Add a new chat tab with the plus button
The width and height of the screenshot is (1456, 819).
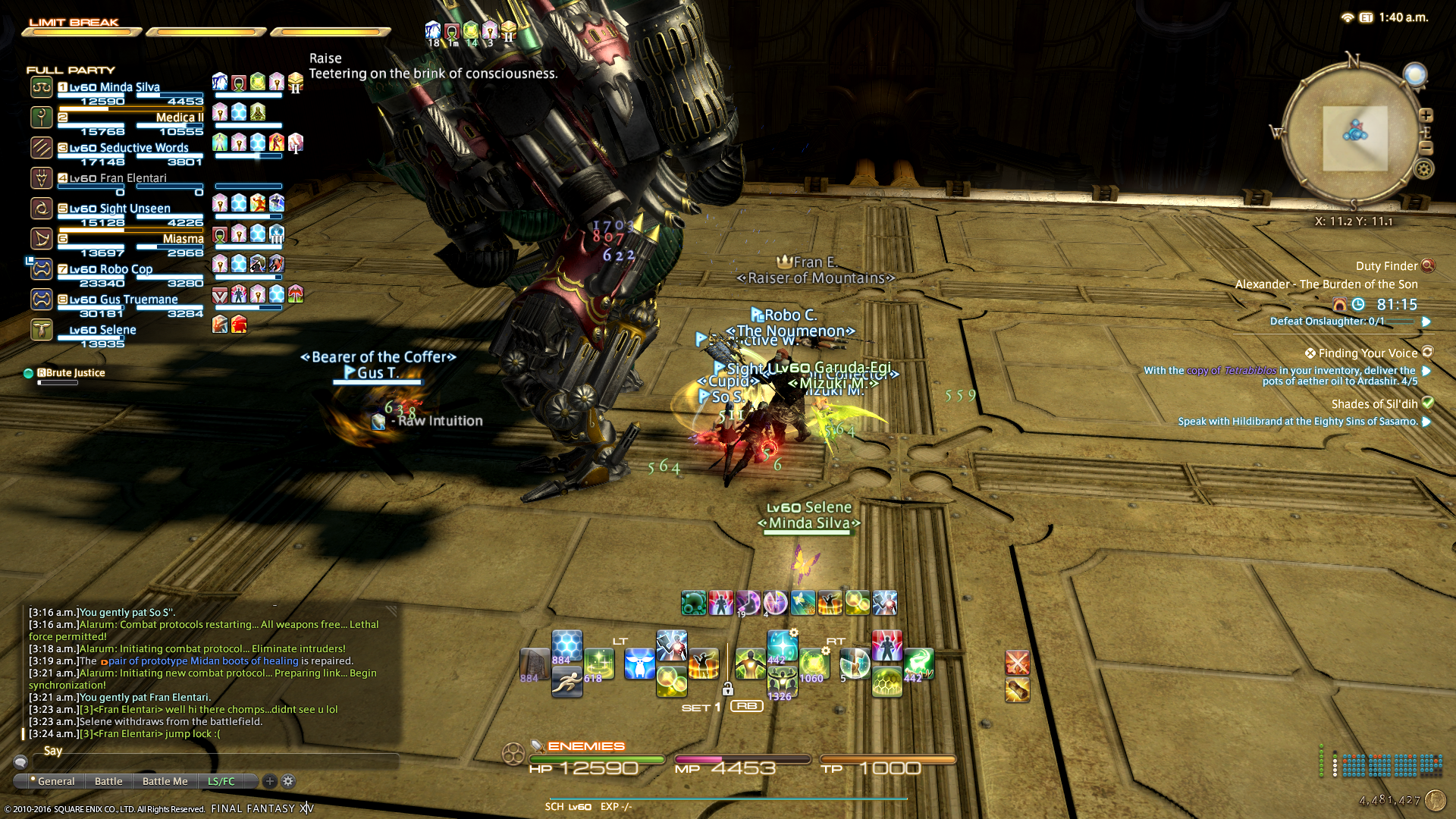click(x=269, y=781)
